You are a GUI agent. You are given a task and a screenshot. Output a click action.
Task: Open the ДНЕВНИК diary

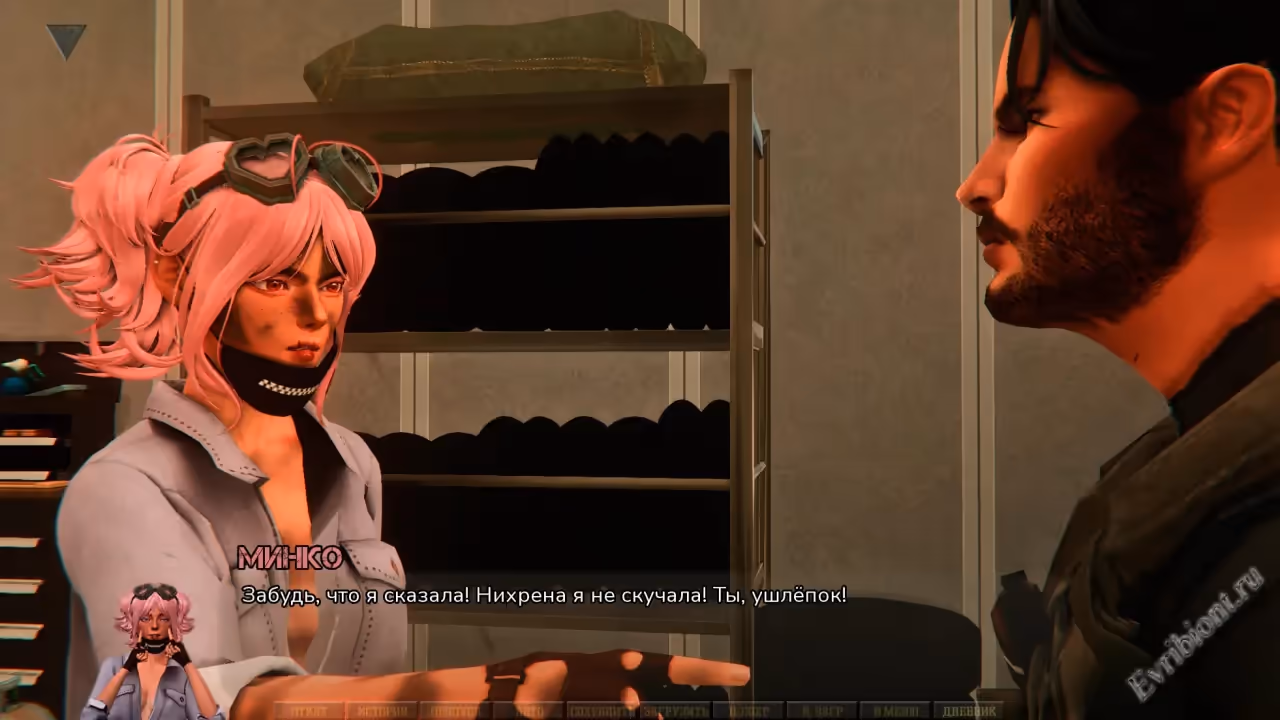click(x=968, y=711)
